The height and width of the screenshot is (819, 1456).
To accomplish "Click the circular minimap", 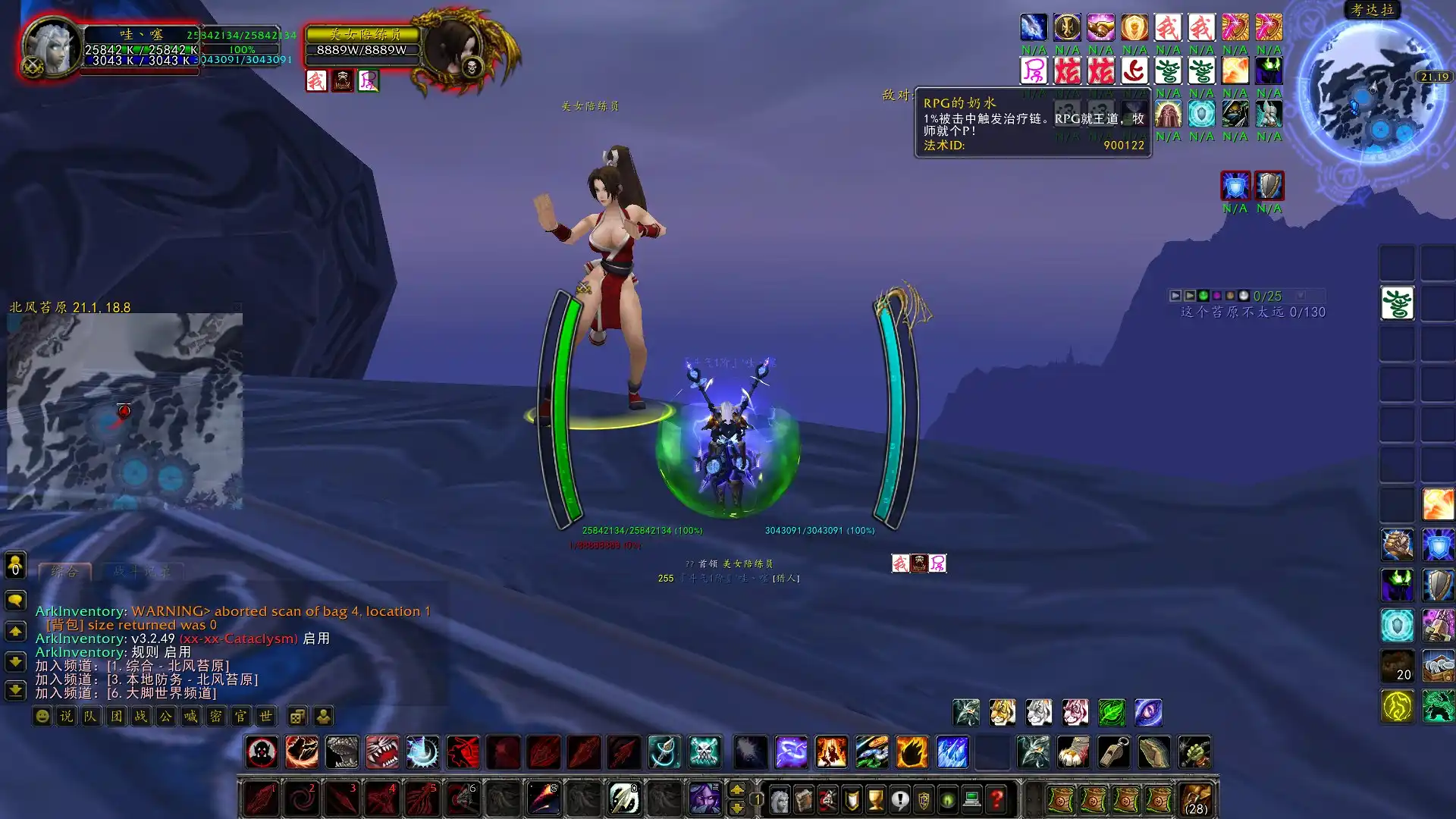I will point(1373,91).
